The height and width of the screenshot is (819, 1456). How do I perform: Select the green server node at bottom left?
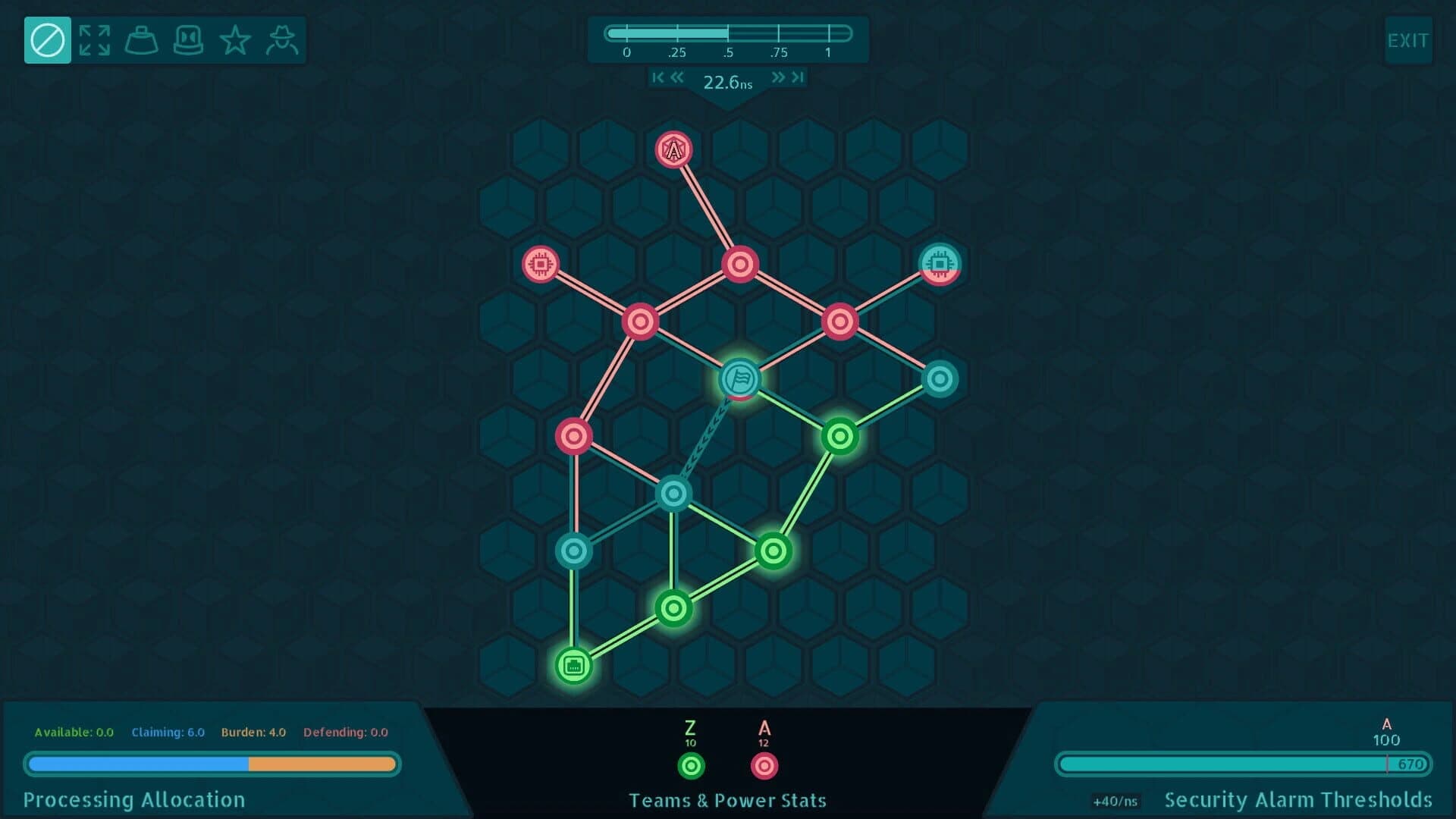click(x=573, y=667)
